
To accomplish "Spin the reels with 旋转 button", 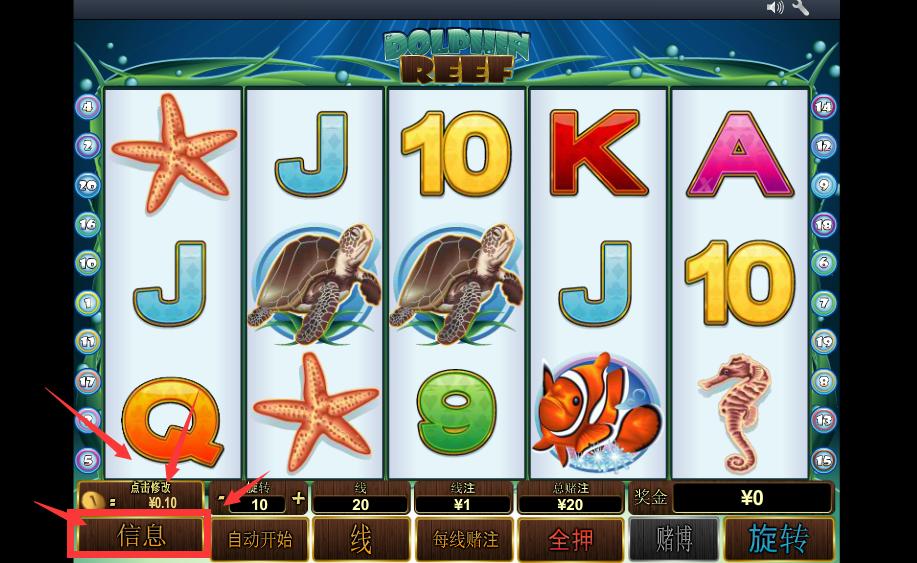I will click(x=779, y=539).
